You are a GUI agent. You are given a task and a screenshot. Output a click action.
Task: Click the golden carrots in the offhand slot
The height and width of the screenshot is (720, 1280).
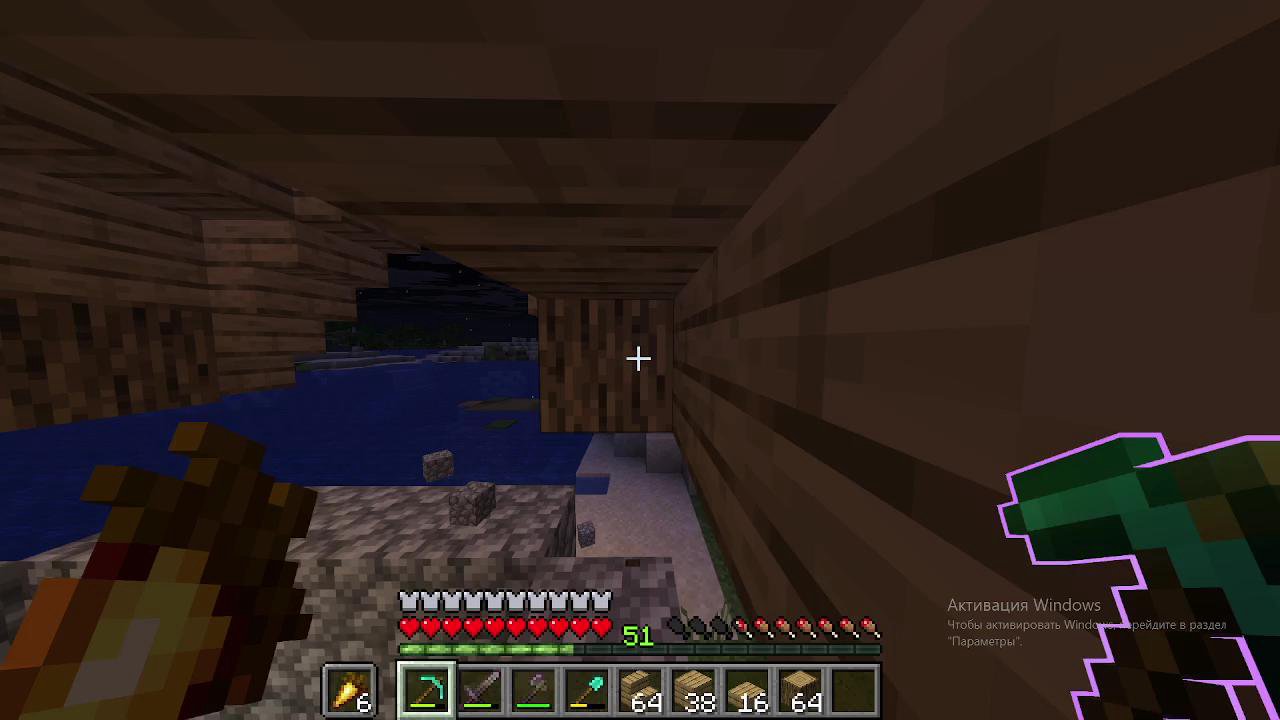tap(350, 688)
